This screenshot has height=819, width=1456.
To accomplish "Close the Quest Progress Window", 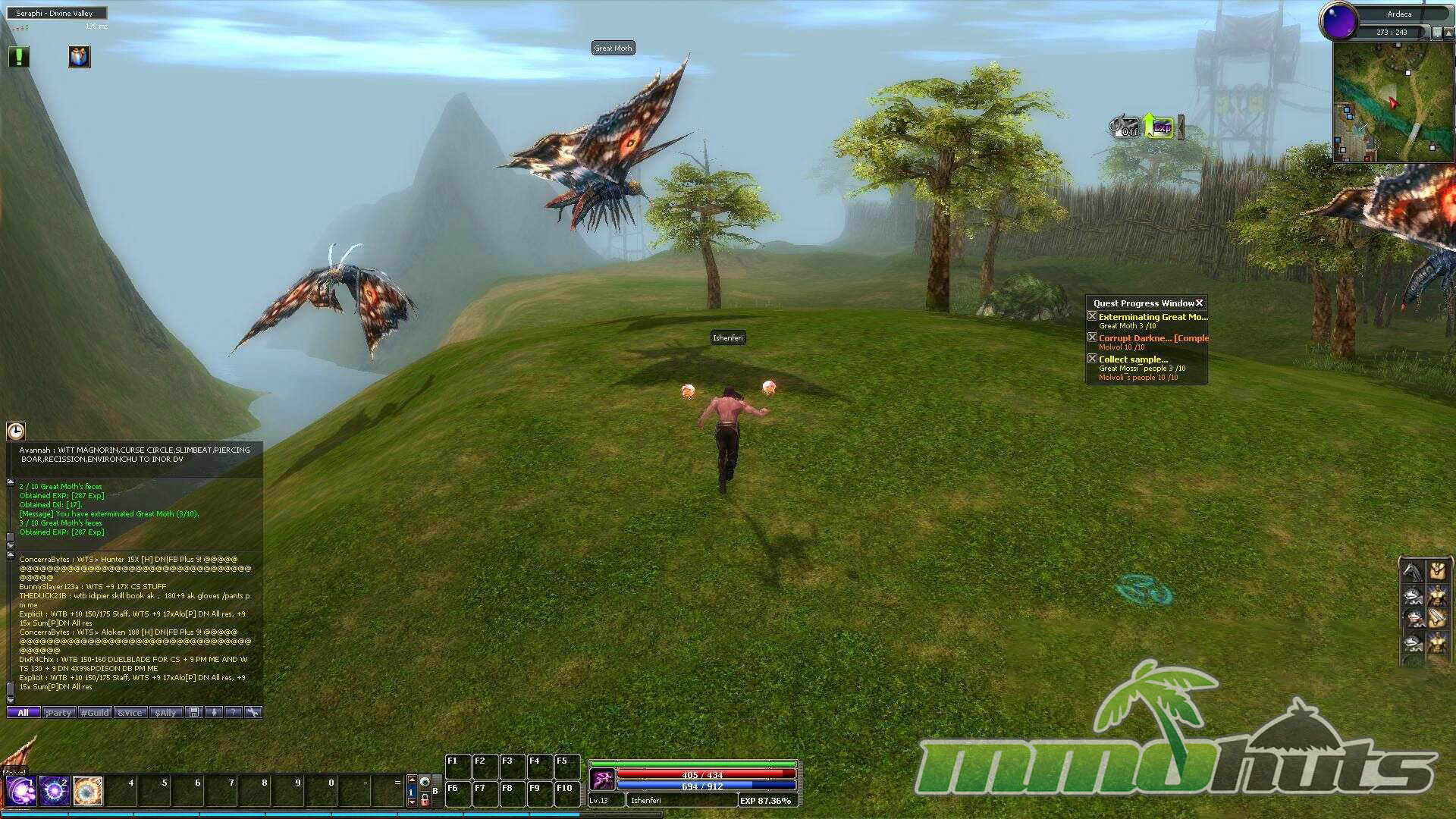I will [1200, 303].
